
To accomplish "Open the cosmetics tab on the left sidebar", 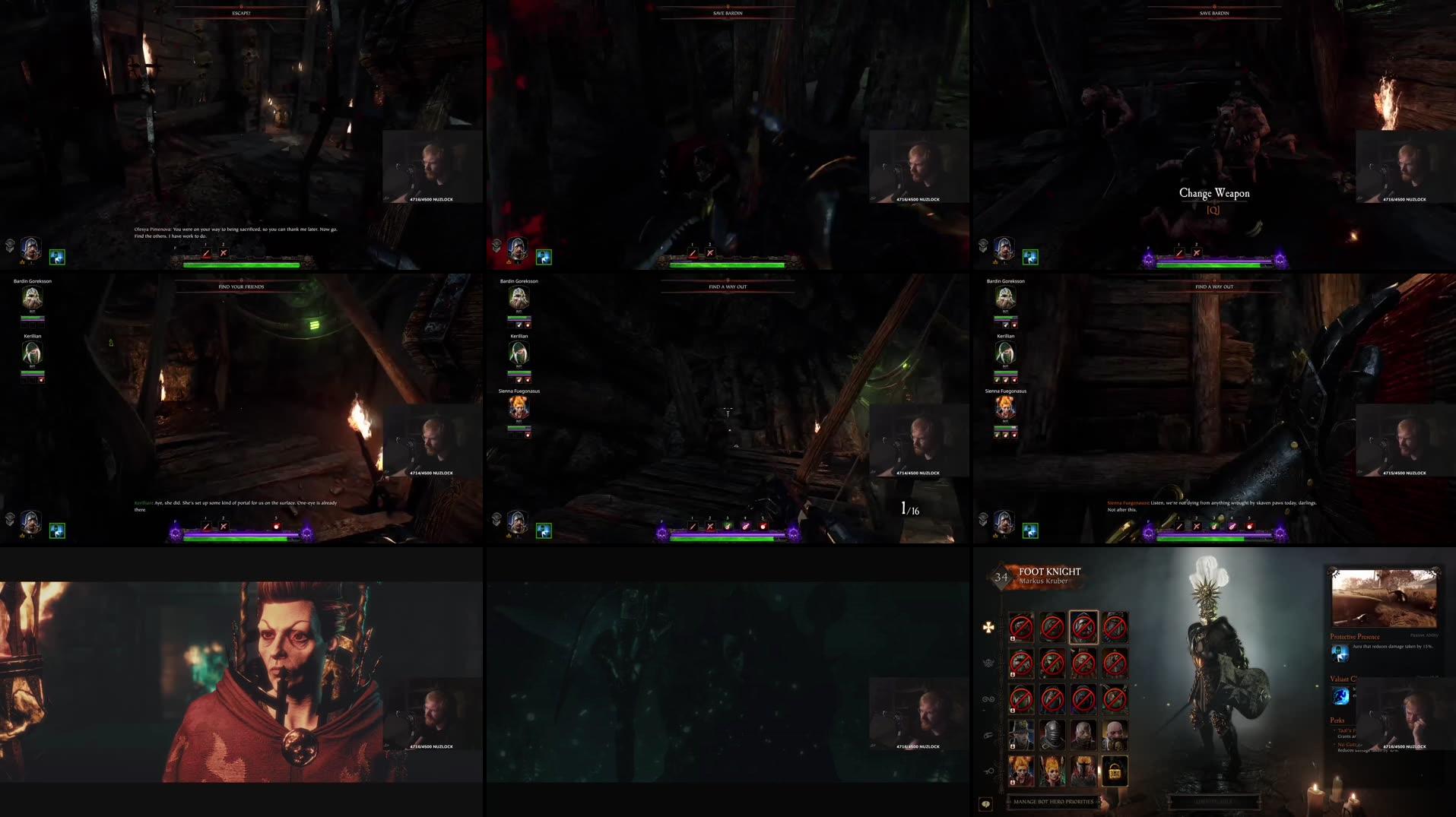I will point(988,735).
